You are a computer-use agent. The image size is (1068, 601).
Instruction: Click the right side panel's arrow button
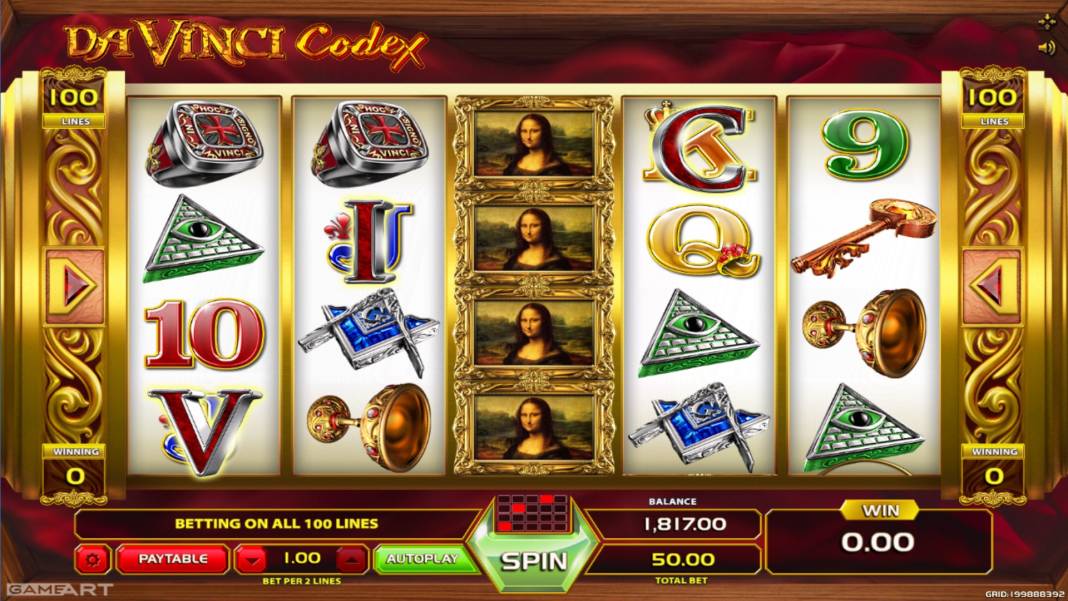tap(992, 287)
